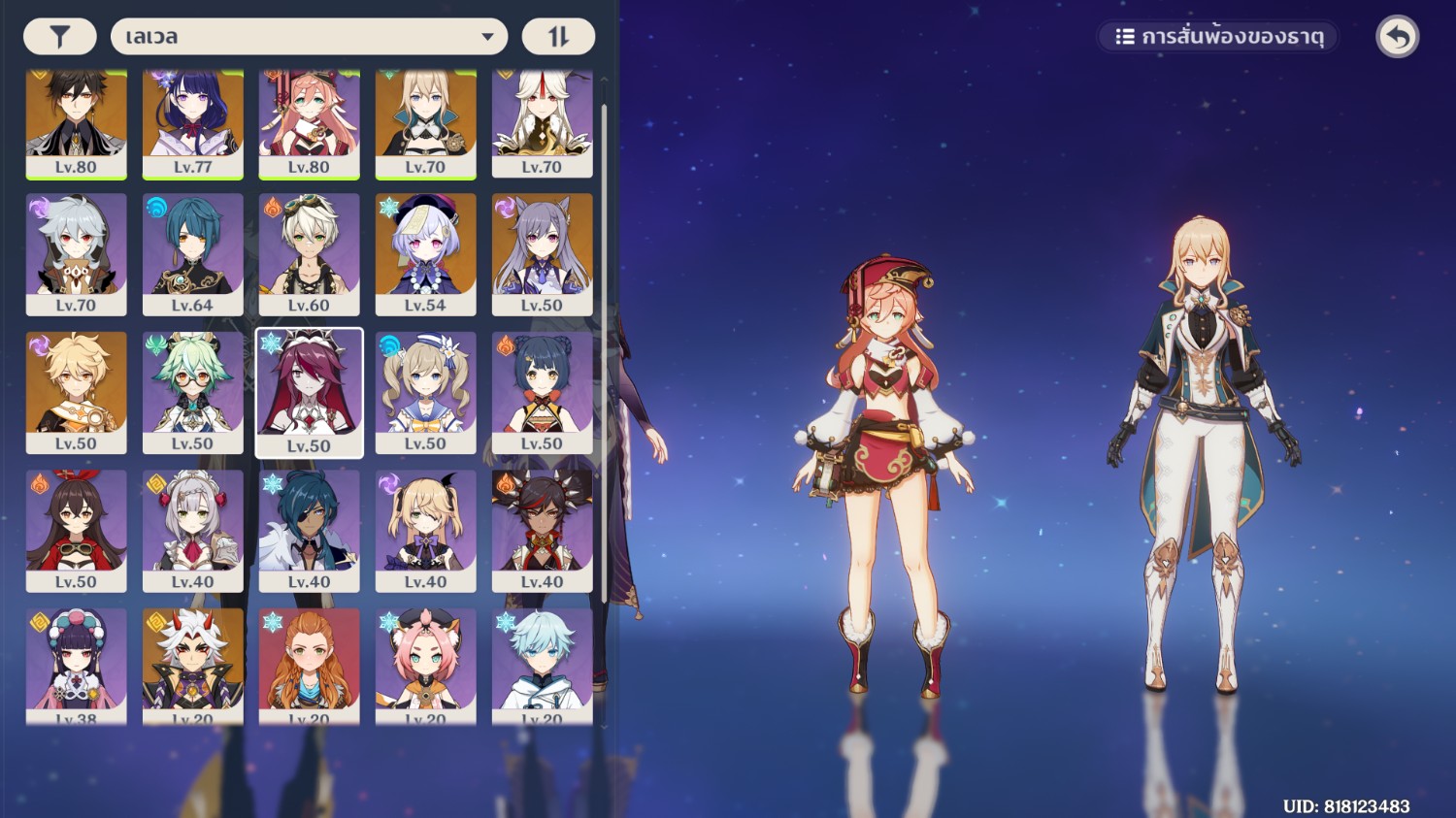Select Sucrose's Lv.50 character card

tap(192, 391)
